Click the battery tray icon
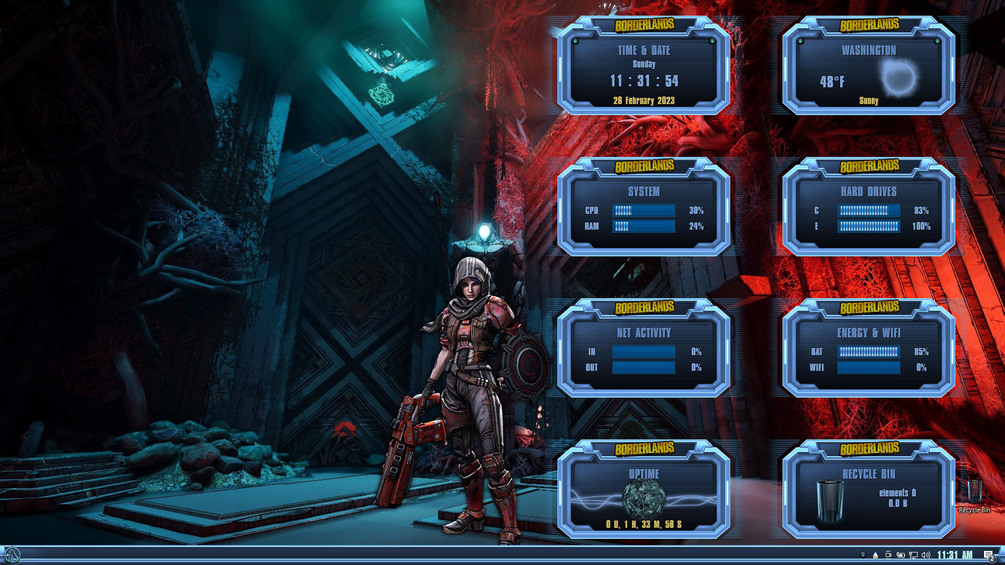The width and height of the screenshot is (1005, 565). [900, 555]
